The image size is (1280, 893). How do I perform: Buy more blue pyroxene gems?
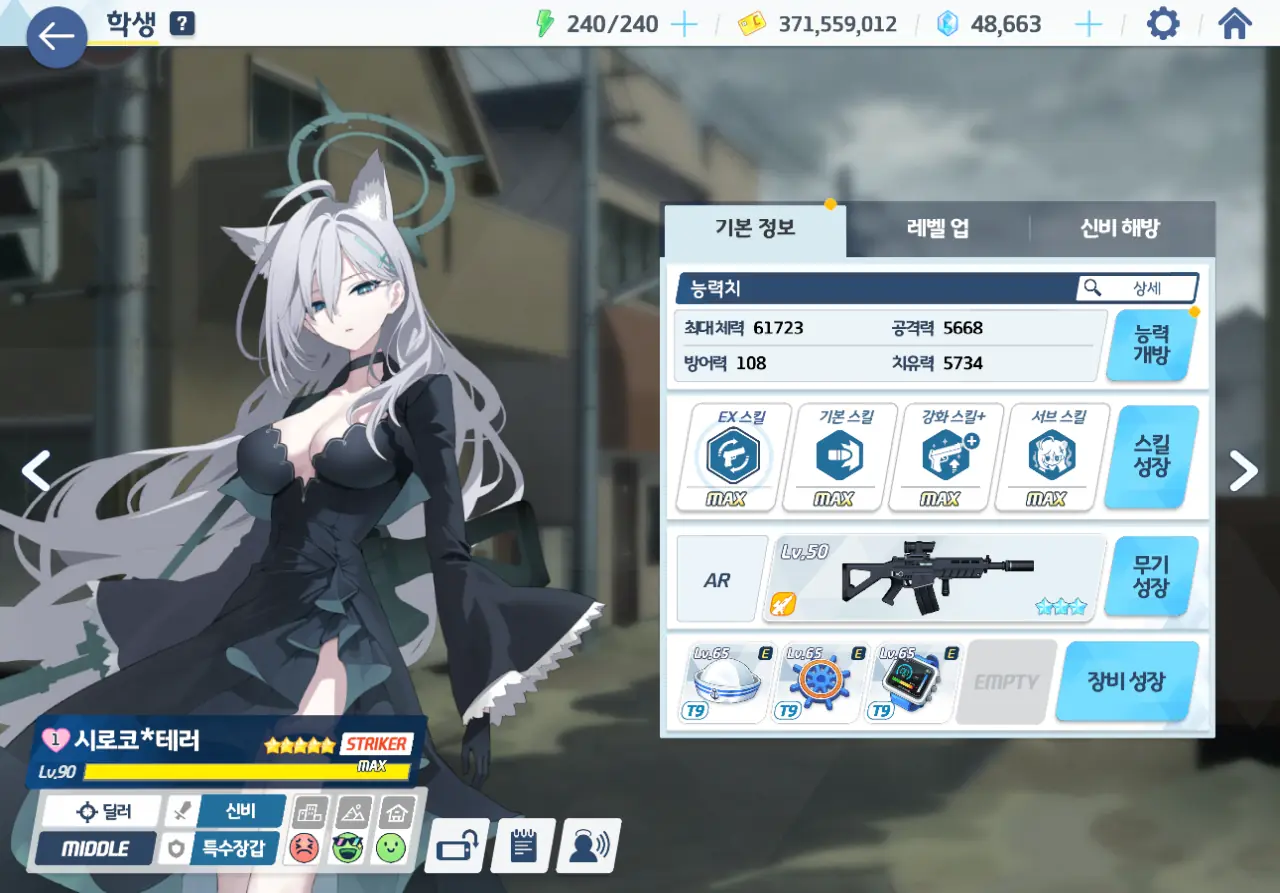1088,24
